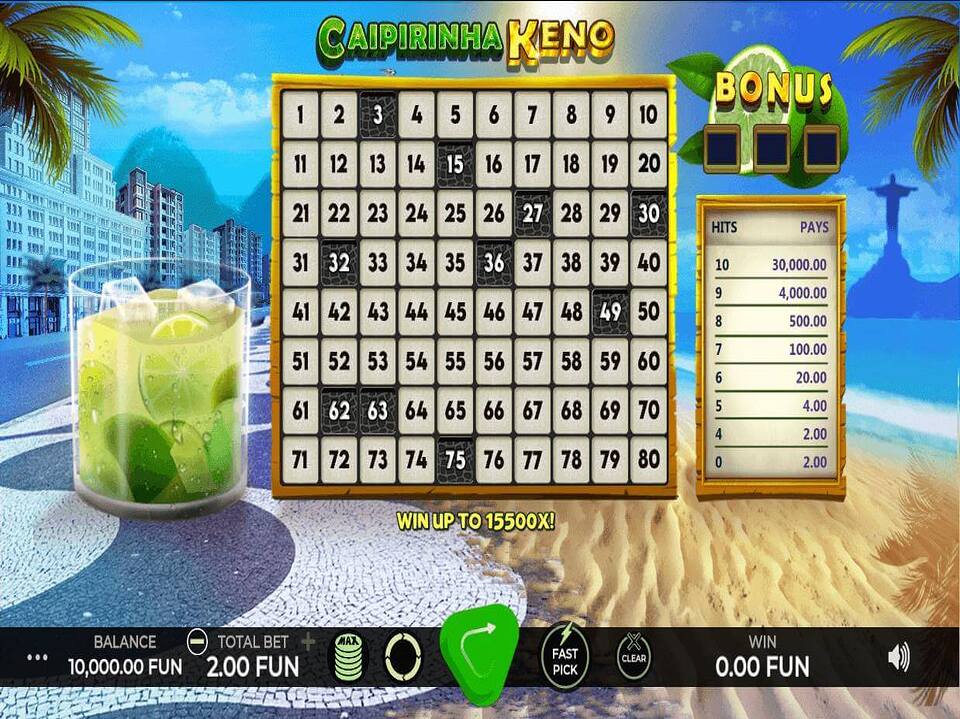Pick number 10 on the board
This screenshot has height=719, width=960.
tap(649, 115)
